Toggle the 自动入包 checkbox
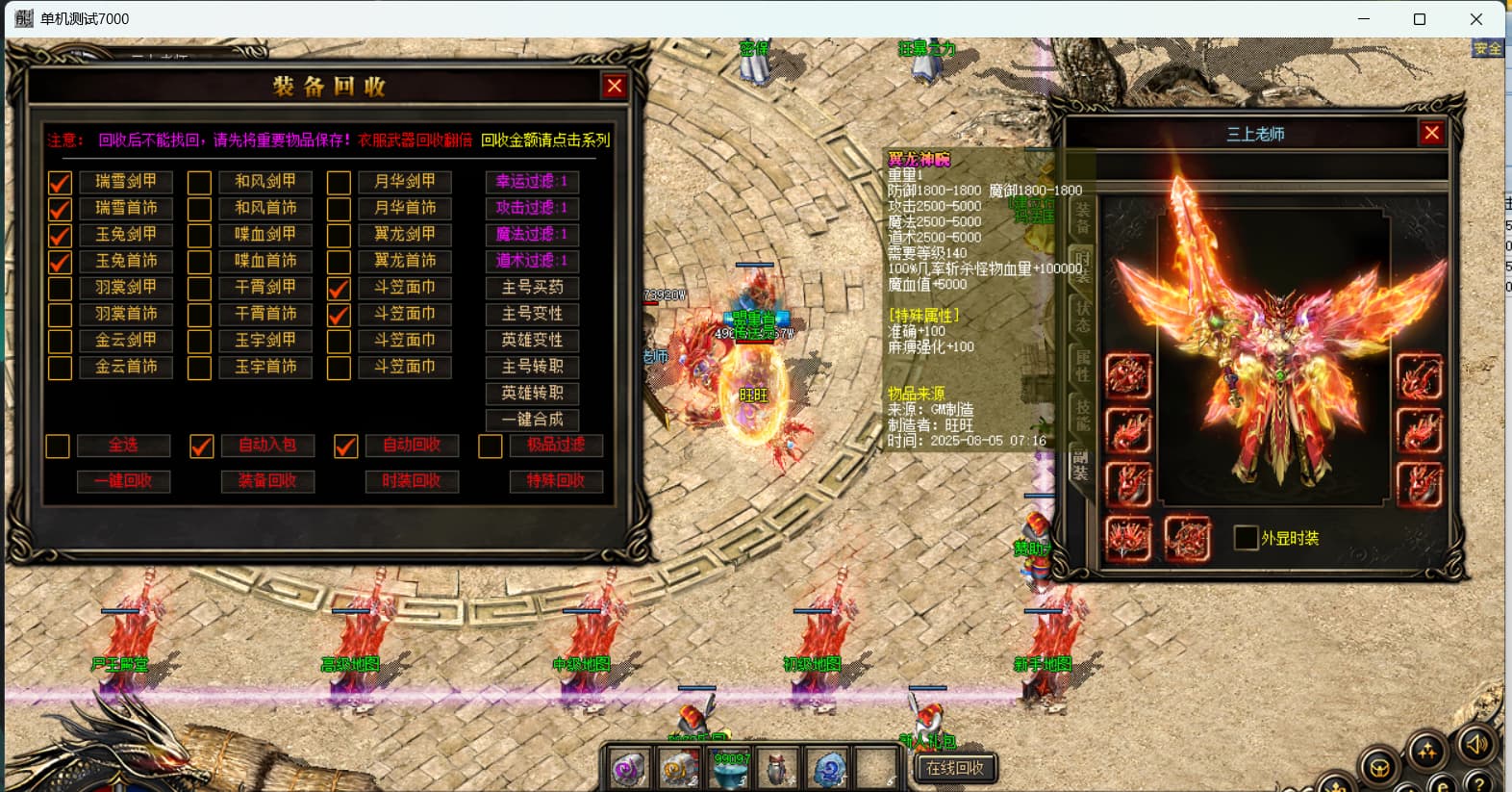 202,446
